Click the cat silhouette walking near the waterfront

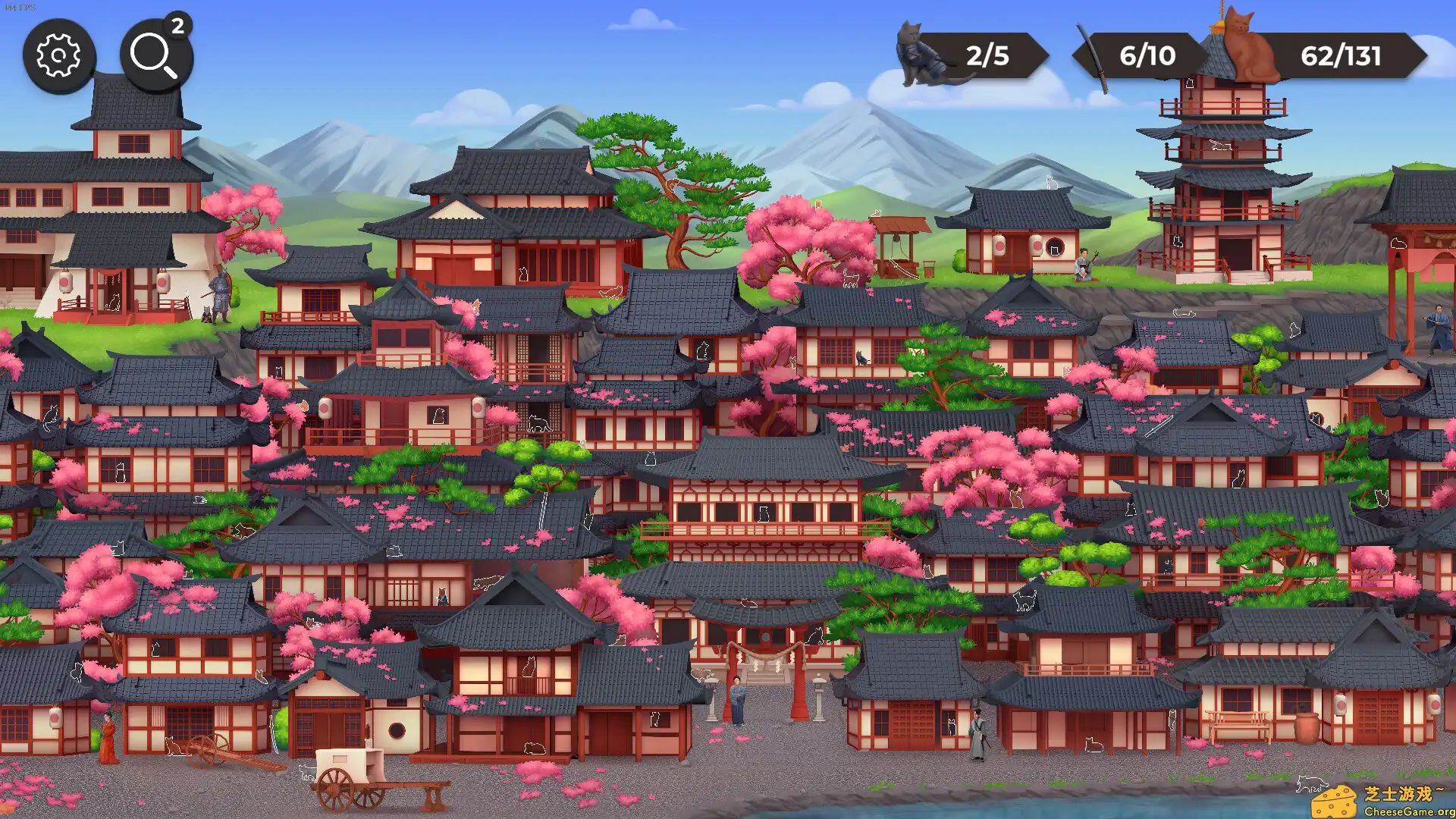(x=1313, y=783)
